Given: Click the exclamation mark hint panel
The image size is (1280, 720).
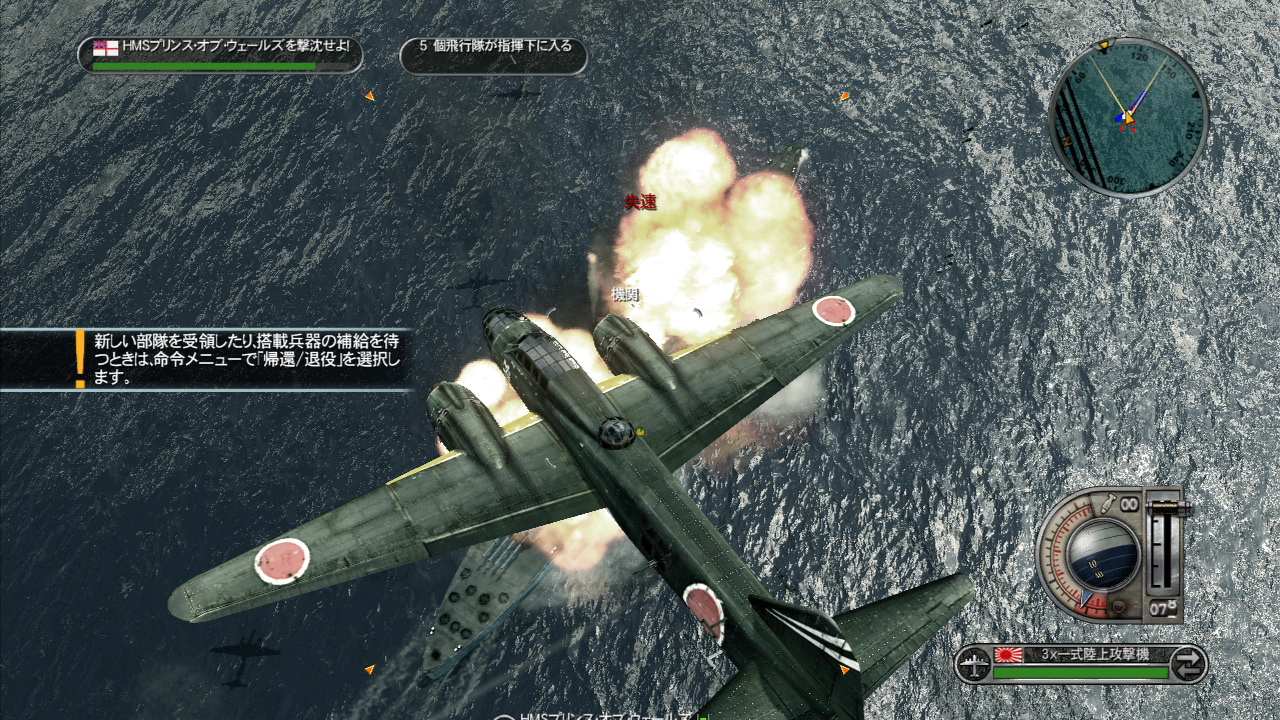Looking at the screenshot, I should tap(205, 359).
